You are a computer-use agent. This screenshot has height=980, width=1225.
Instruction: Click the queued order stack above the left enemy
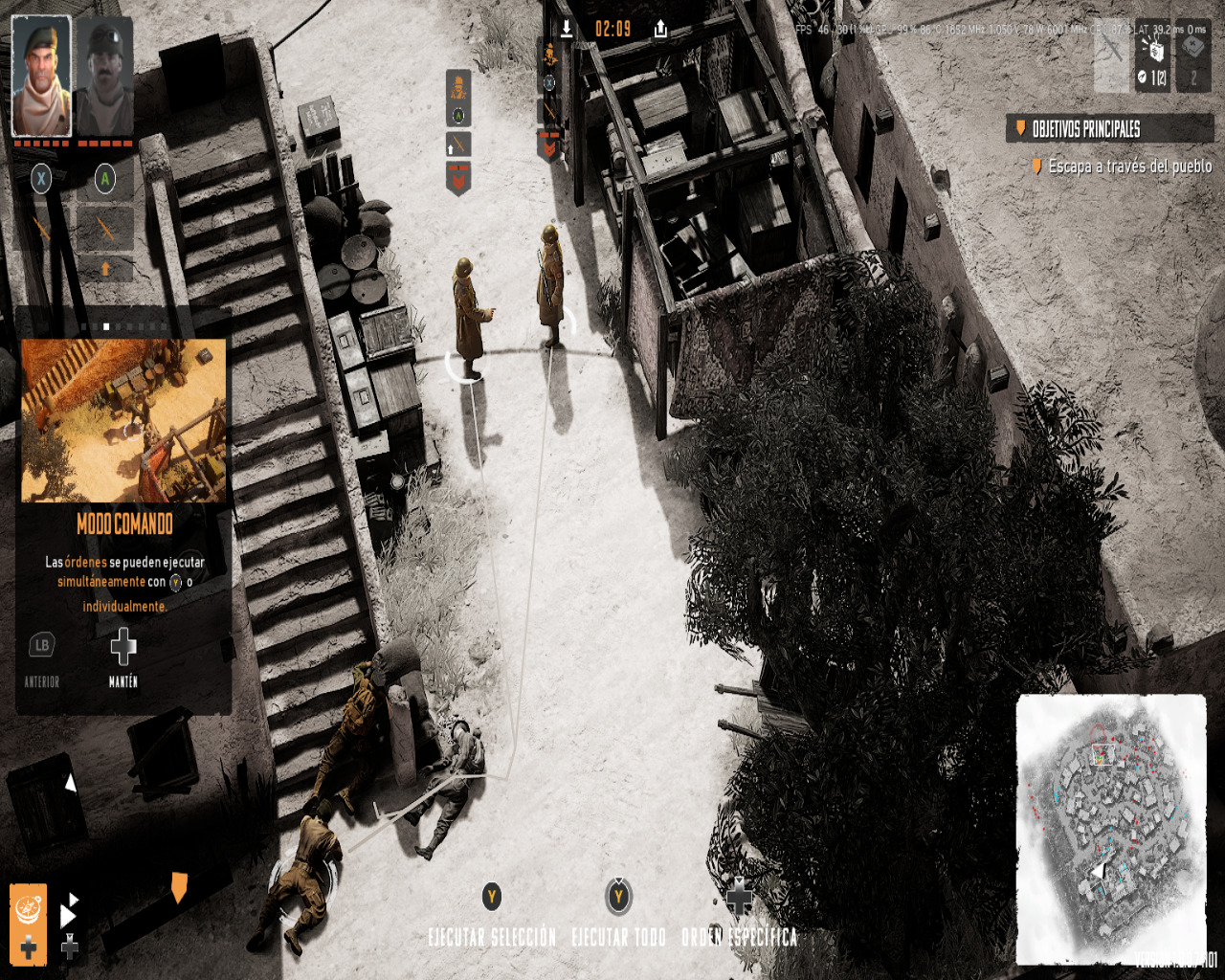click(x=458, y=132)
